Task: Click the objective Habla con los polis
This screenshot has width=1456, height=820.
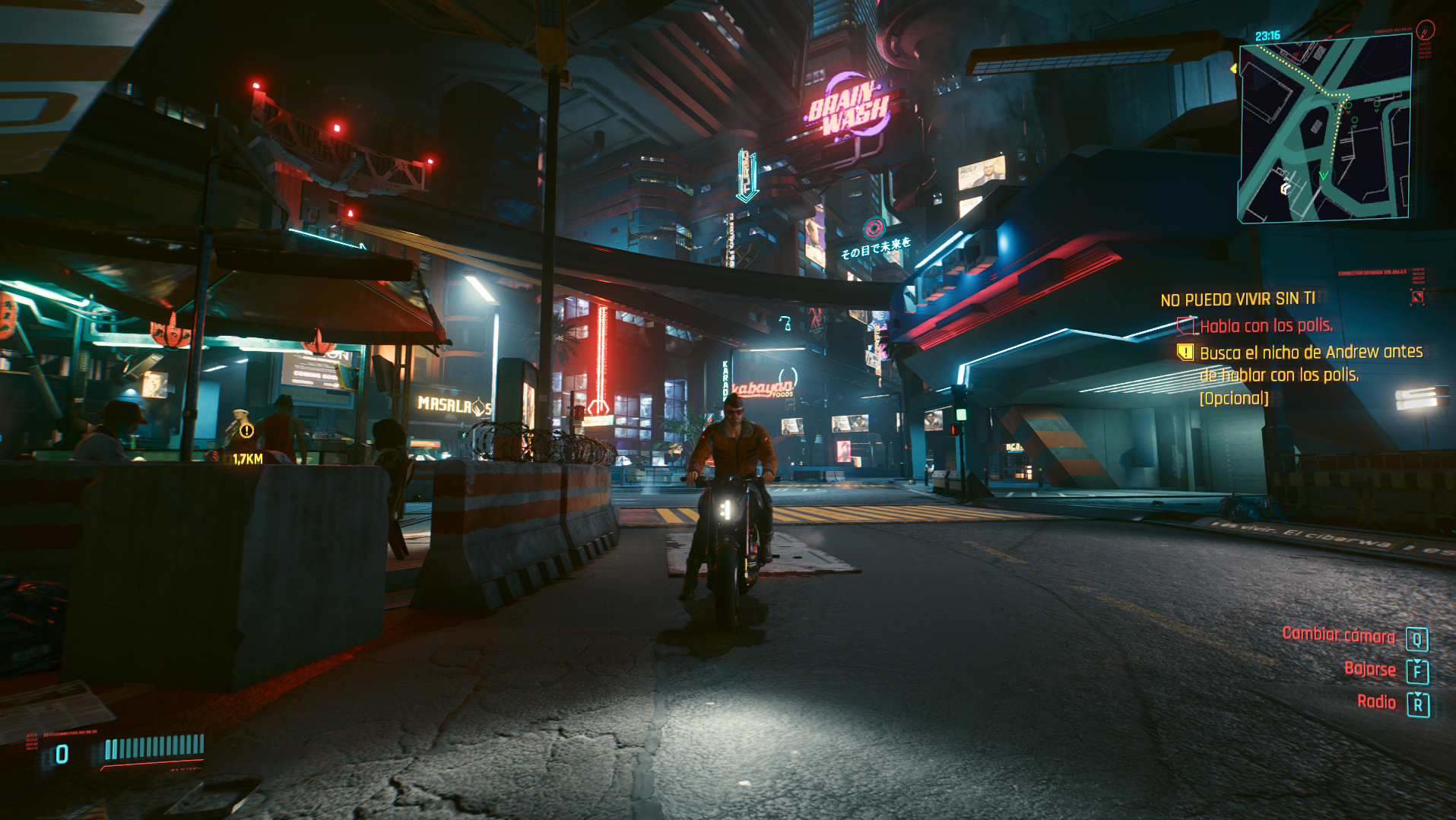Action: pyautogui.click(x=1266, y=326)
